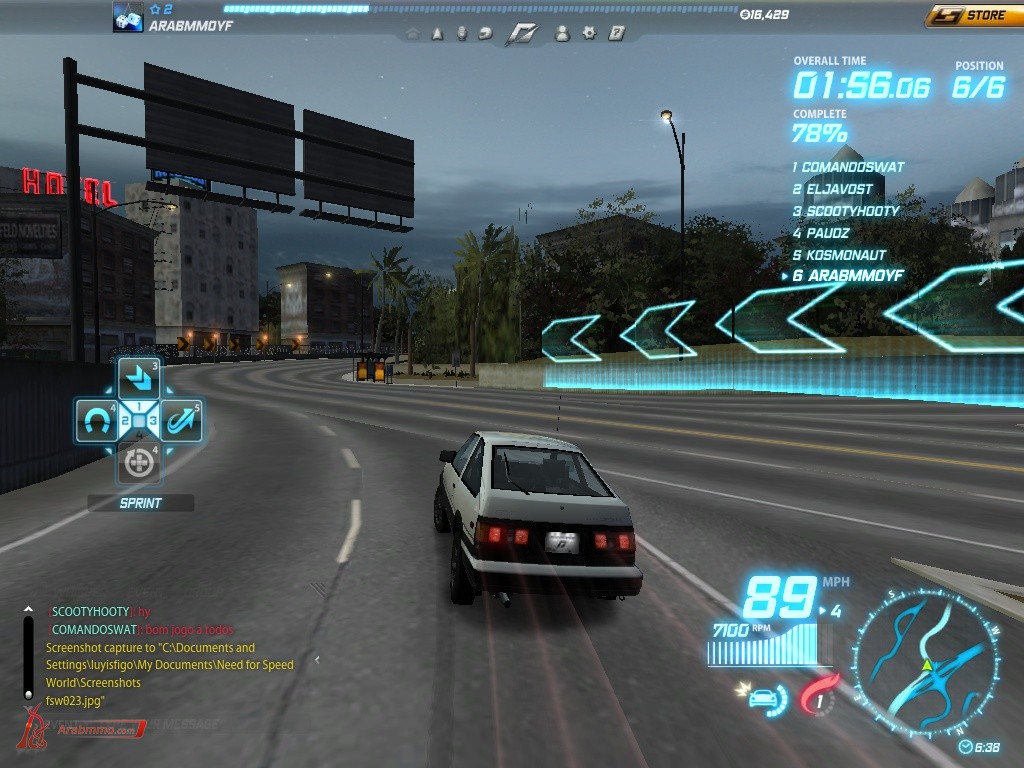Open the friends profile icon
The width and height of the screenshot is (1024, 768).
(x=562, y=33)
